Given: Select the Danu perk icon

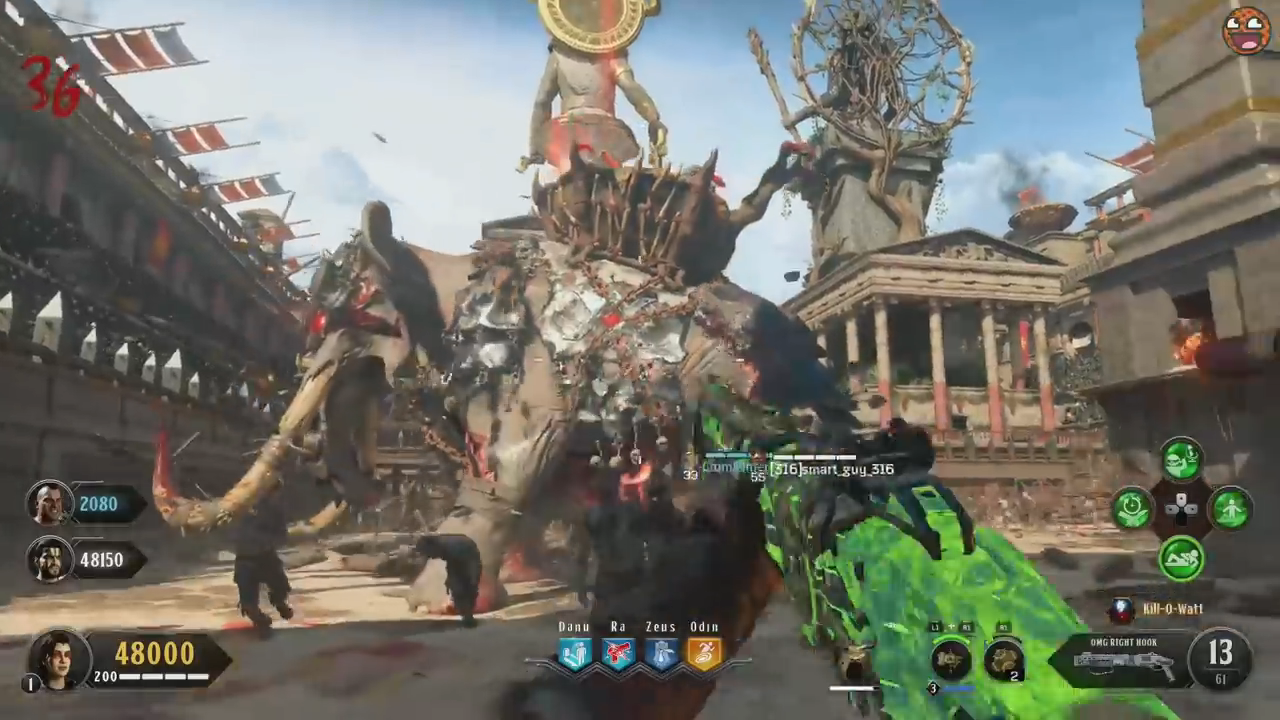Looking at the screenshot, I should click(x=575, y=655).
